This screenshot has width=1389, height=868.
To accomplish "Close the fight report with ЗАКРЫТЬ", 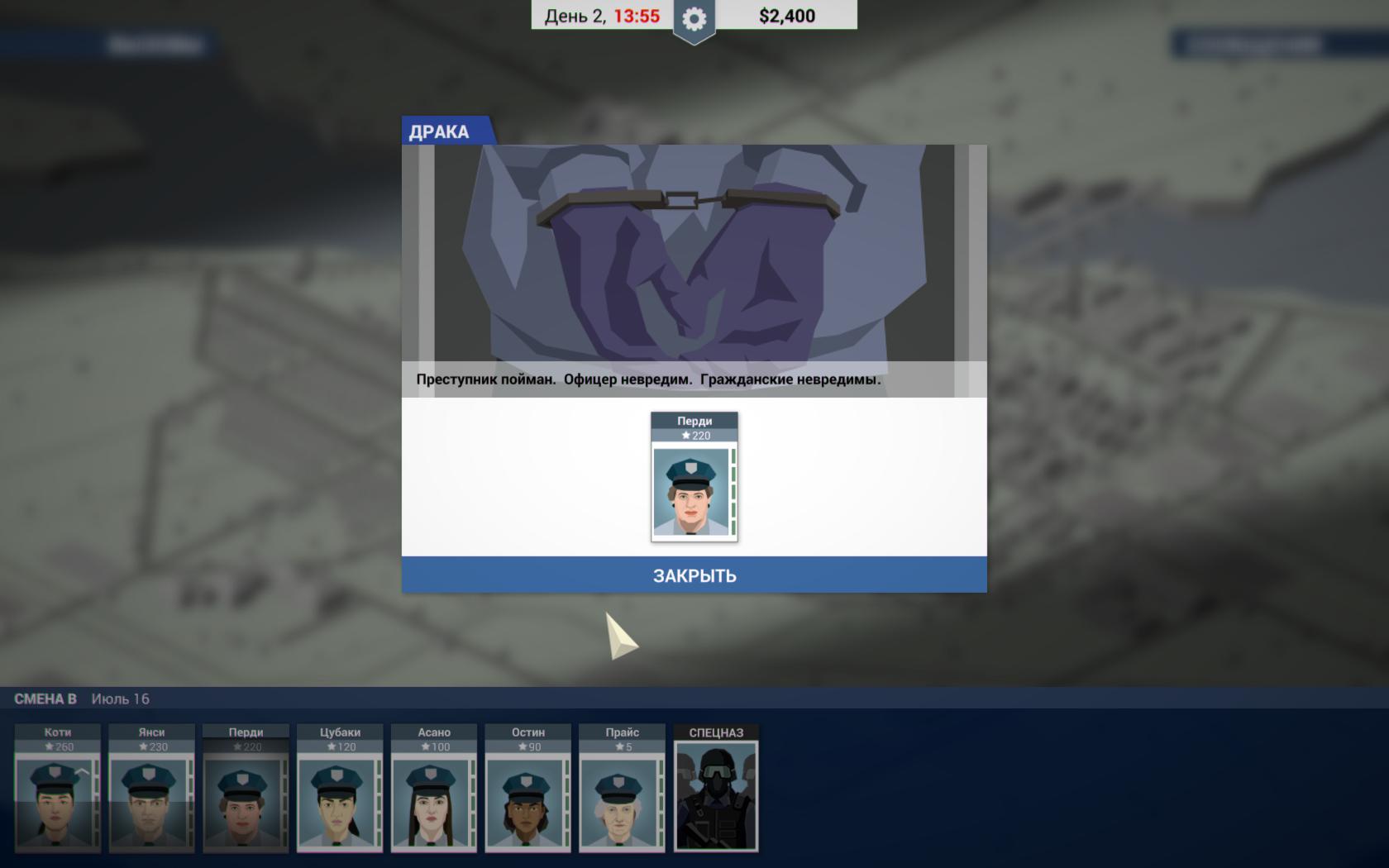I will [694, 575].
